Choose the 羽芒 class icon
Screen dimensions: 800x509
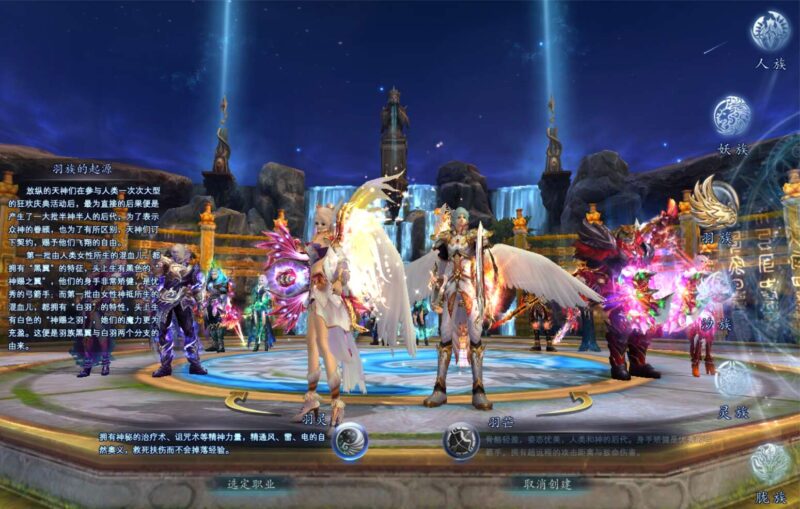click(461, 441)
